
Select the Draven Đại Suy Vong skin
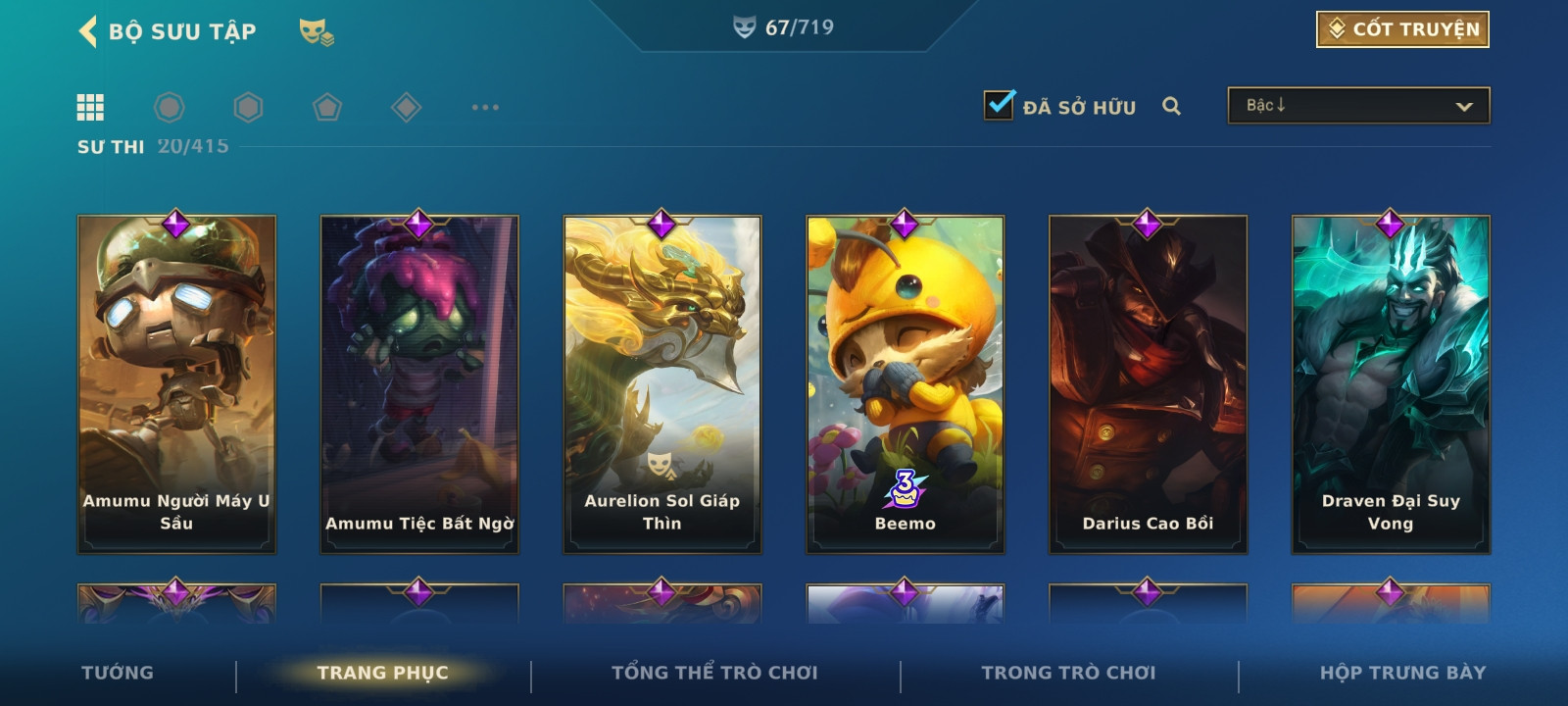point(1391,384)
